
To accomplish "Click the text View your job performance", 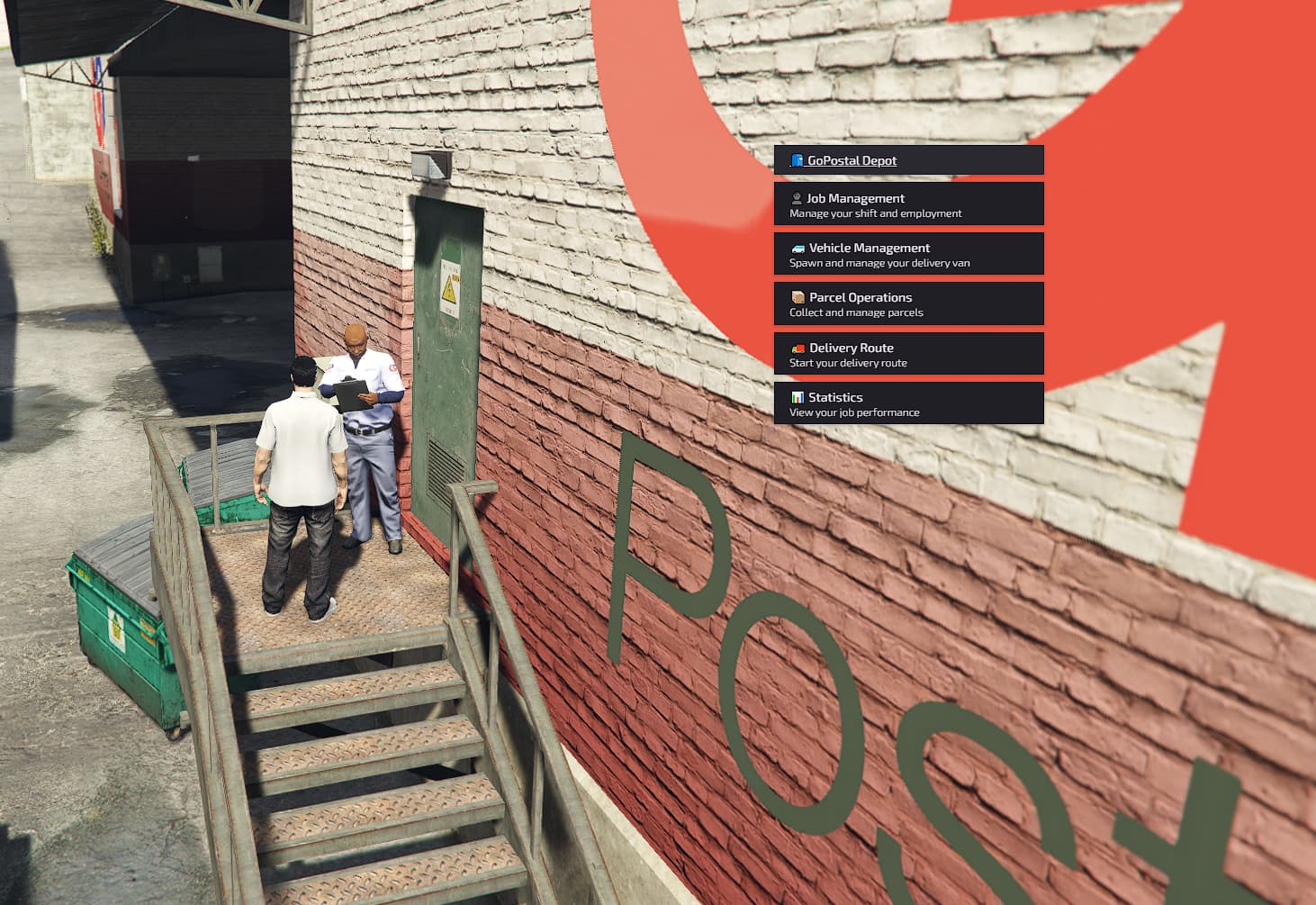I will tap(854, 412).
